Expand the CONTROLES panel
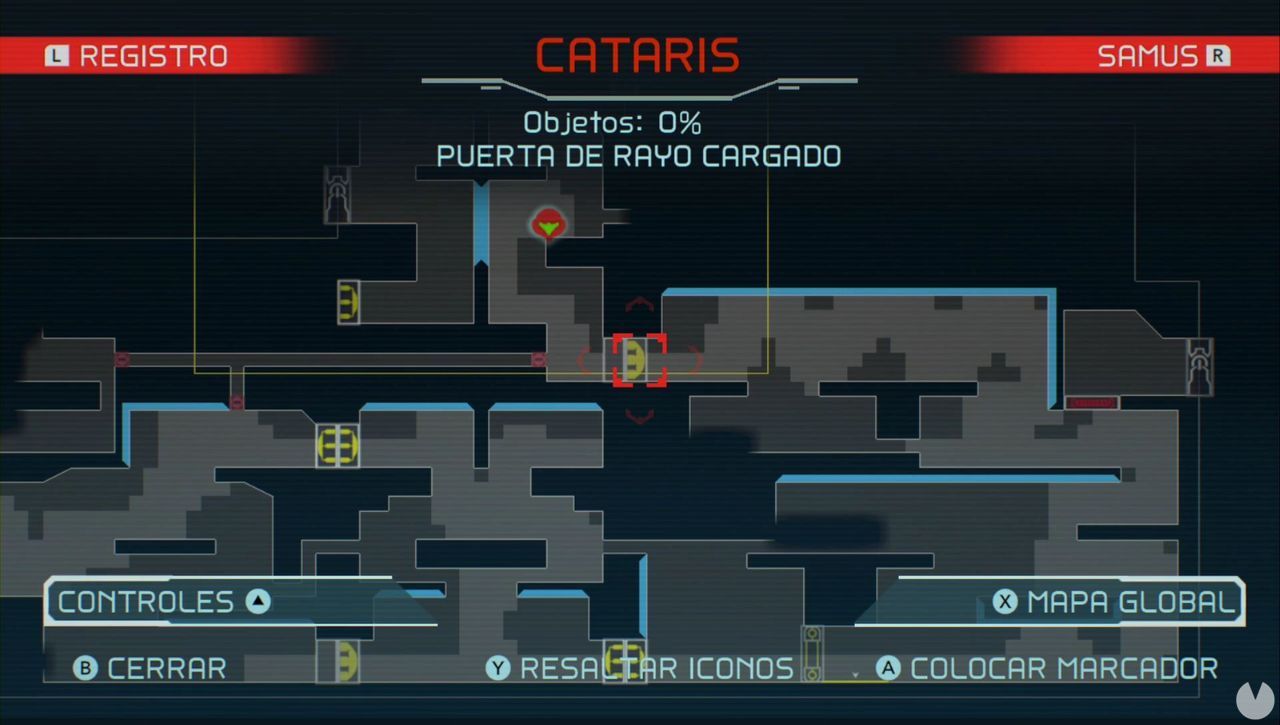 (160, 601)
